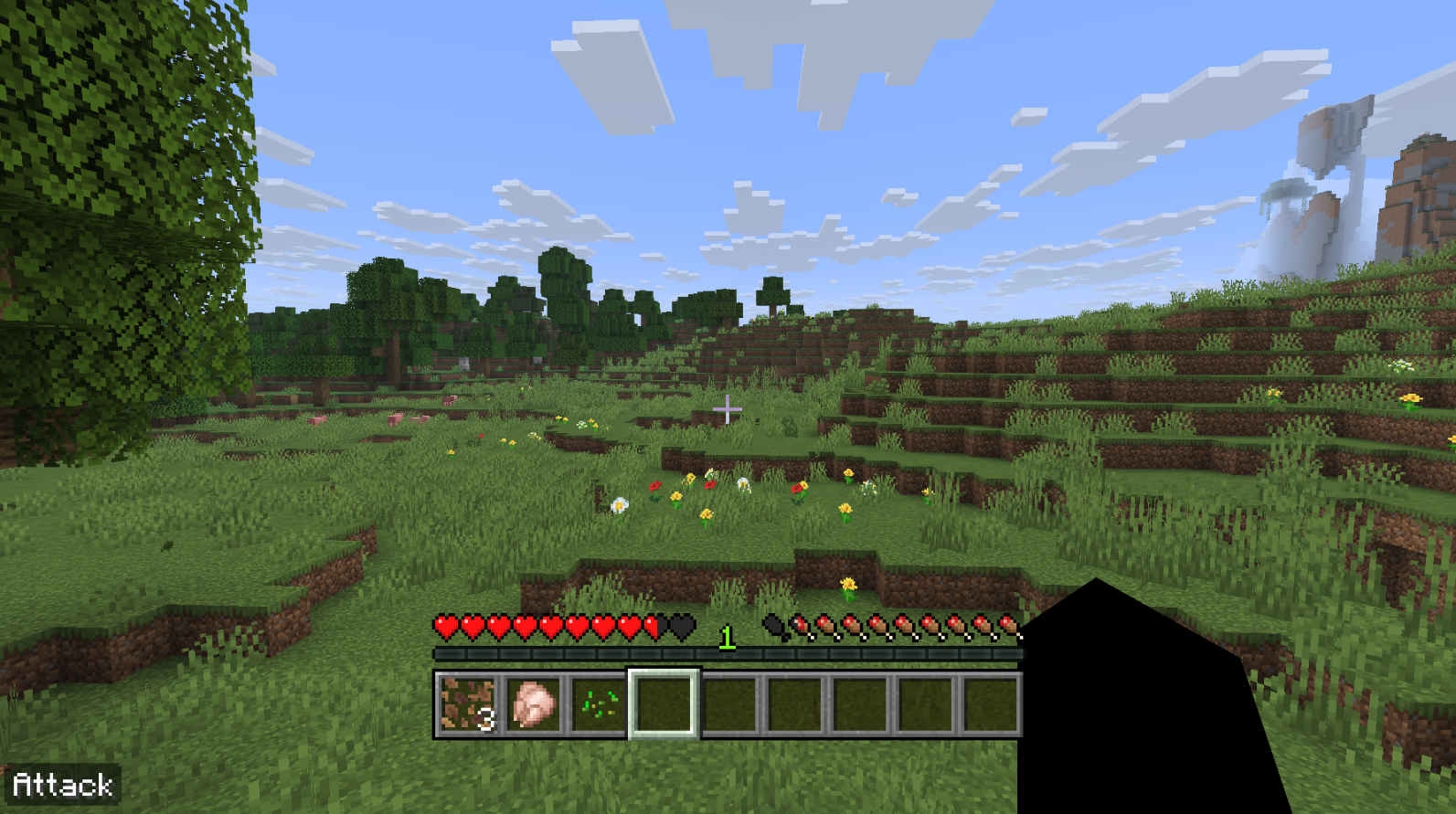Click the sixth empty hotbar slot
1456x814 pixels.
tap(795, 703)
